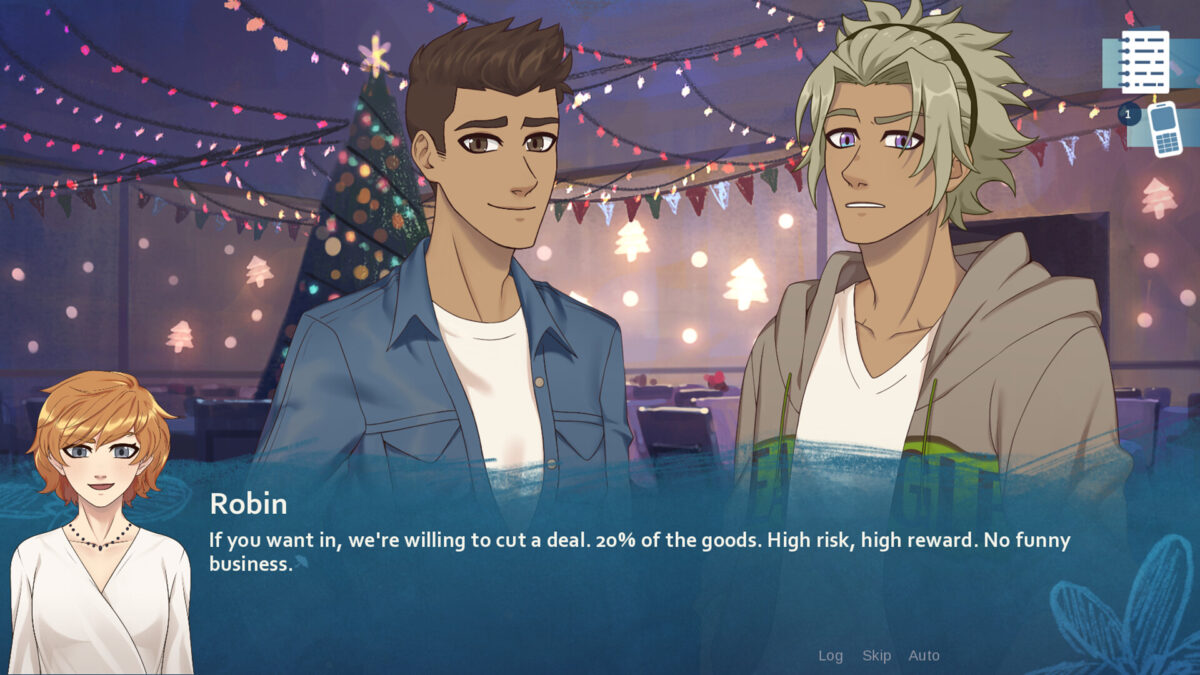Image resolution: width=1200 pixels, height=675 pixels.
Task: Enable Auto dialogue advance
Action: [924, 656]
